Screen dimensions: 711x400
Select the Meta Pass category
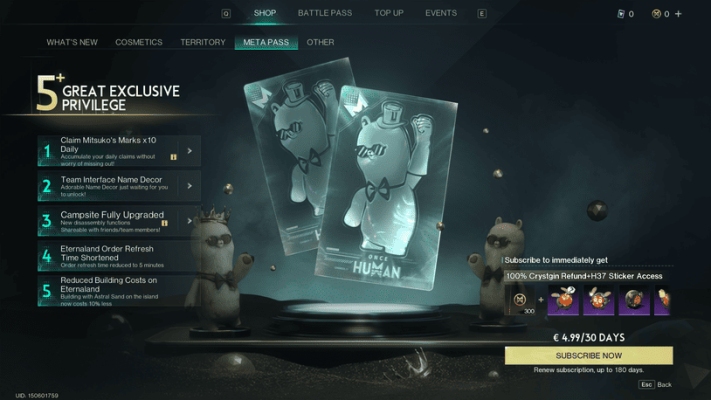pos(265,42)
